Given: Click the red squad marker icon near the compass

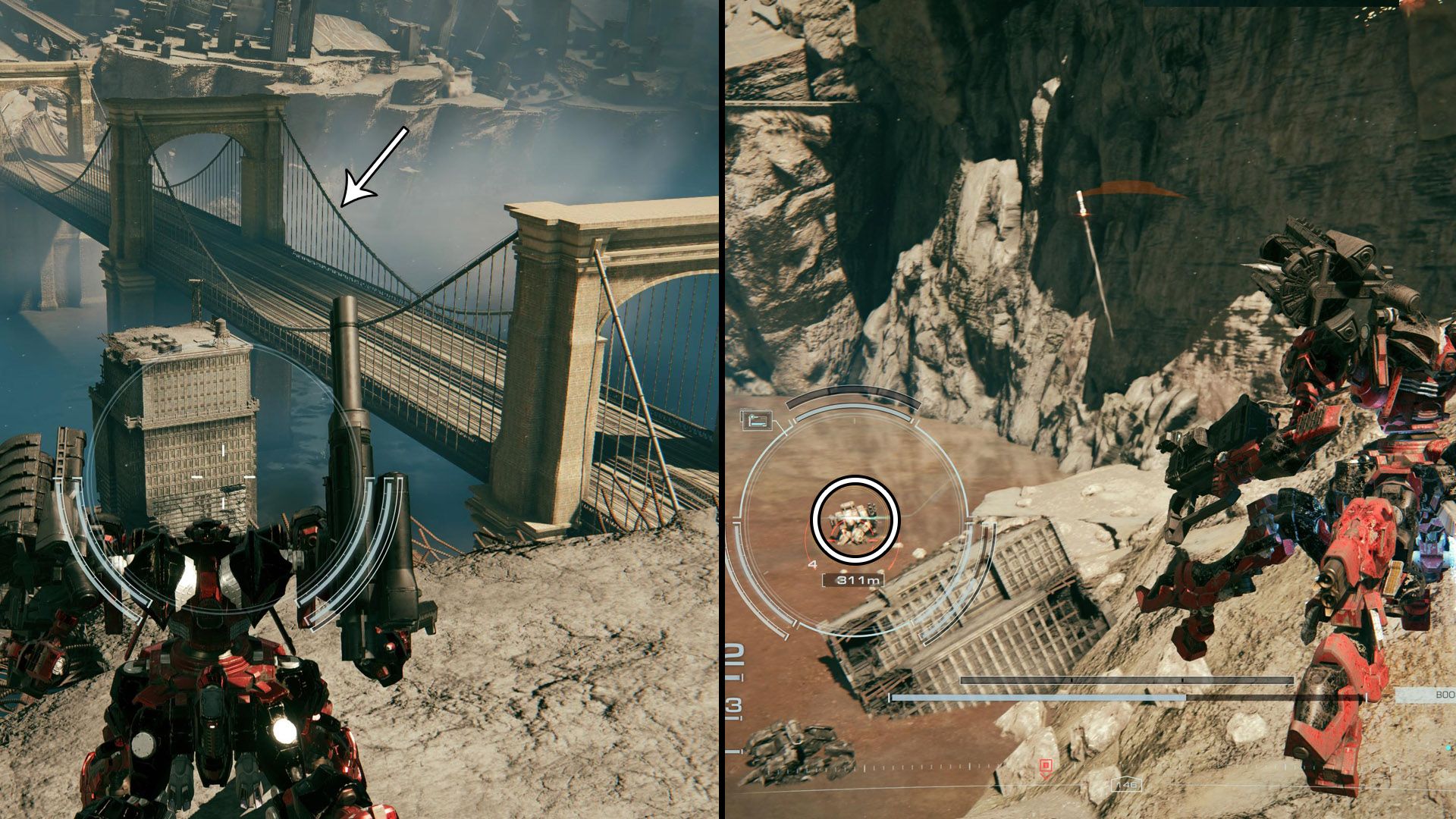Looking at the screenshot, I should click(x=1046, y=764).
